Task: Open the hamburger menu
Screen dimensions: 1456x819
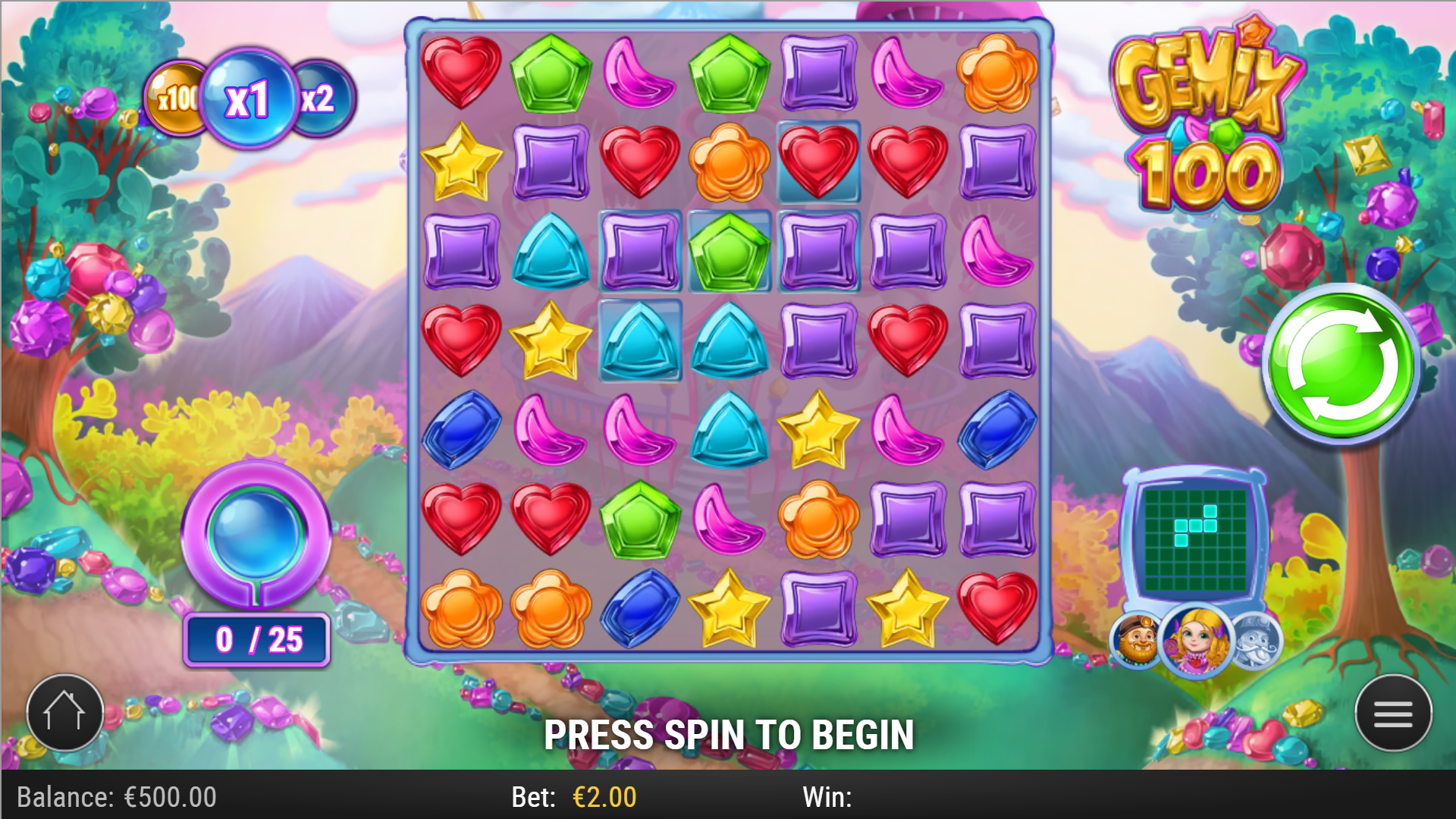Action: pos(1394,714)
